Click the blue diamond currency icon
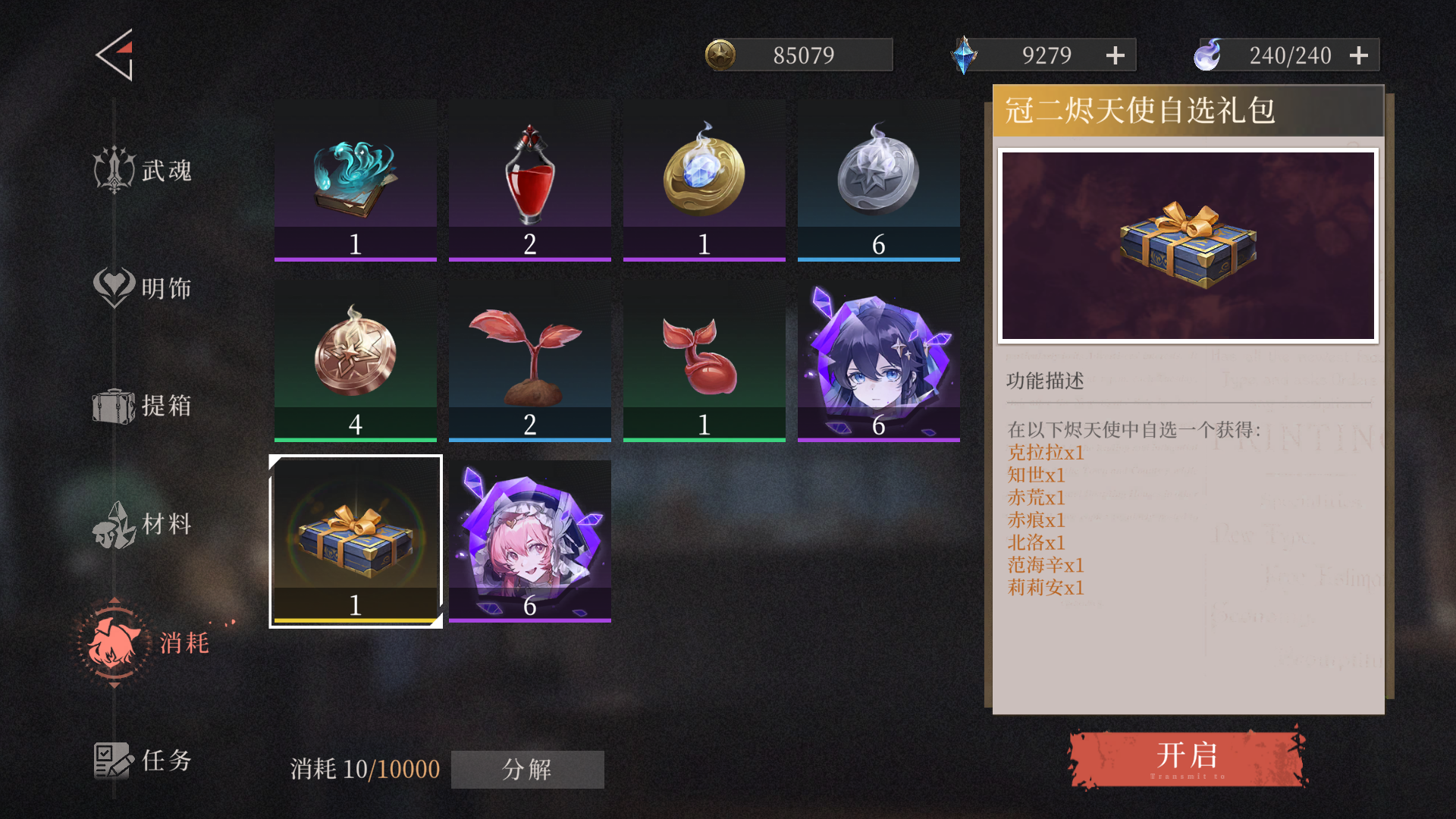The width and height of the screenshot is (1456, 819). 965,54
